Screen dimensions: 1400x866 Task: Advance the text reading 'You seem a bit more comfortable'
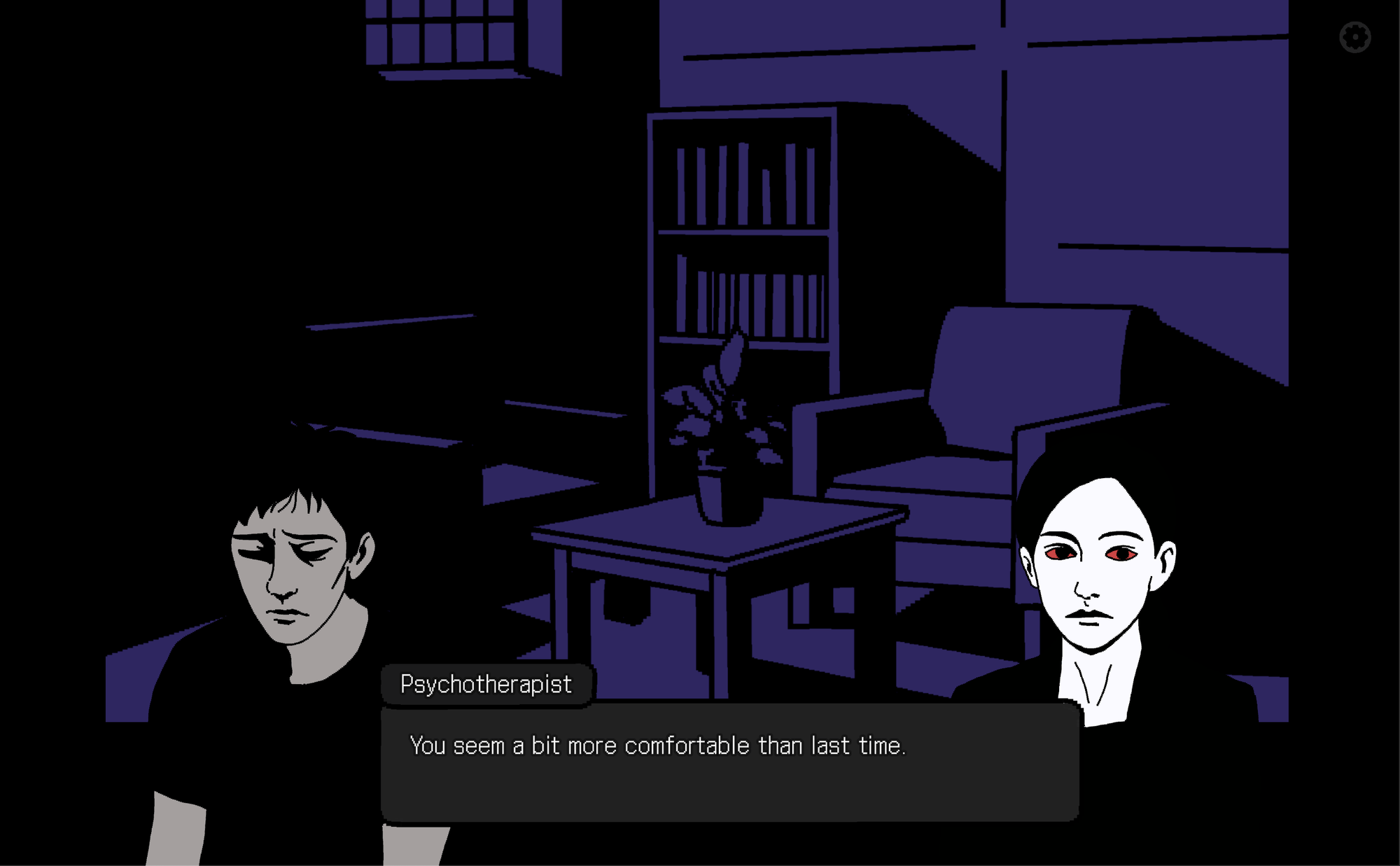click(x=658, y=745)
